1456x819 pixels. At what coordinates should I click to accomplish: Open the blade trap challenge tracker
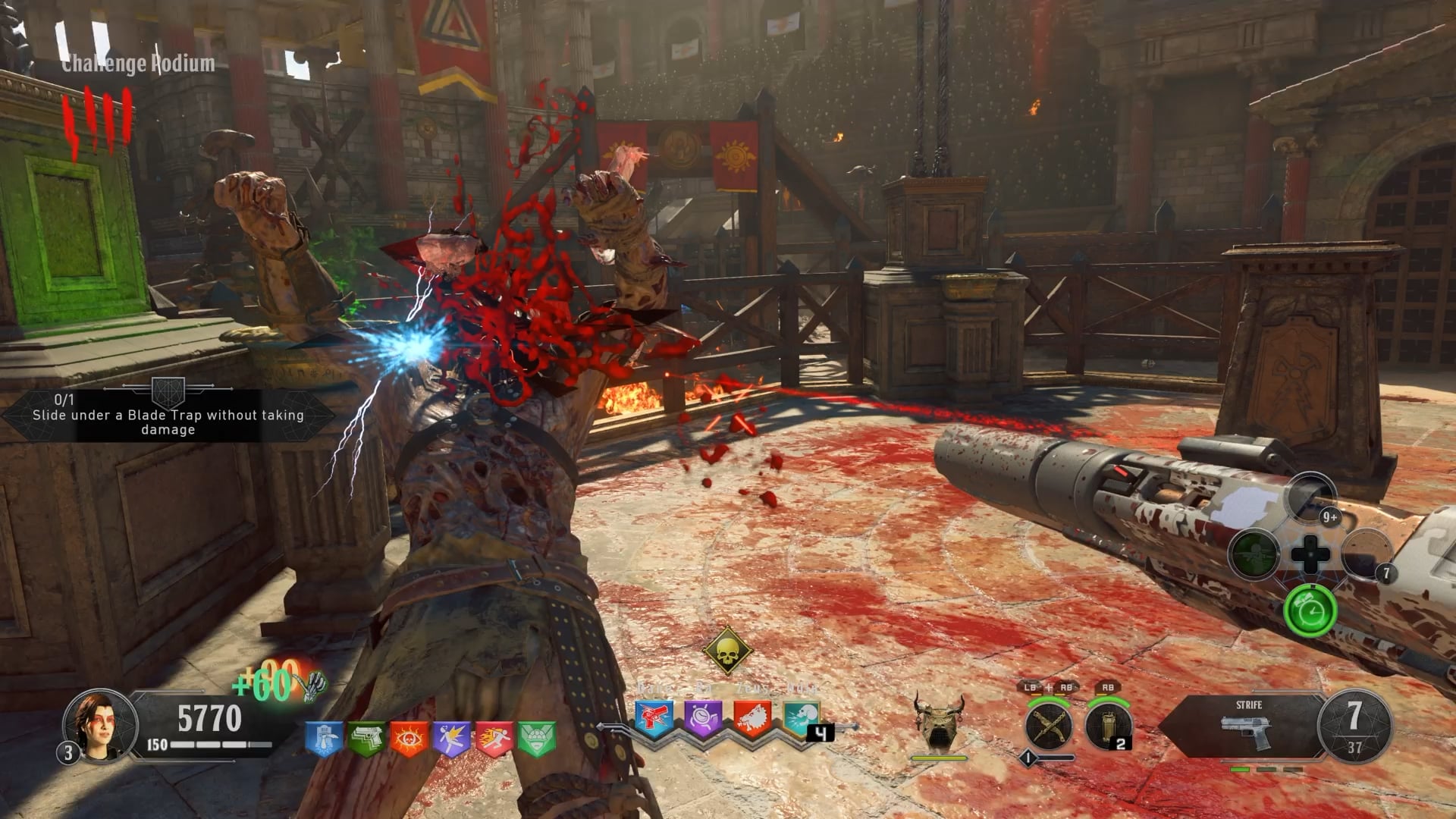(x=168, y=415)
